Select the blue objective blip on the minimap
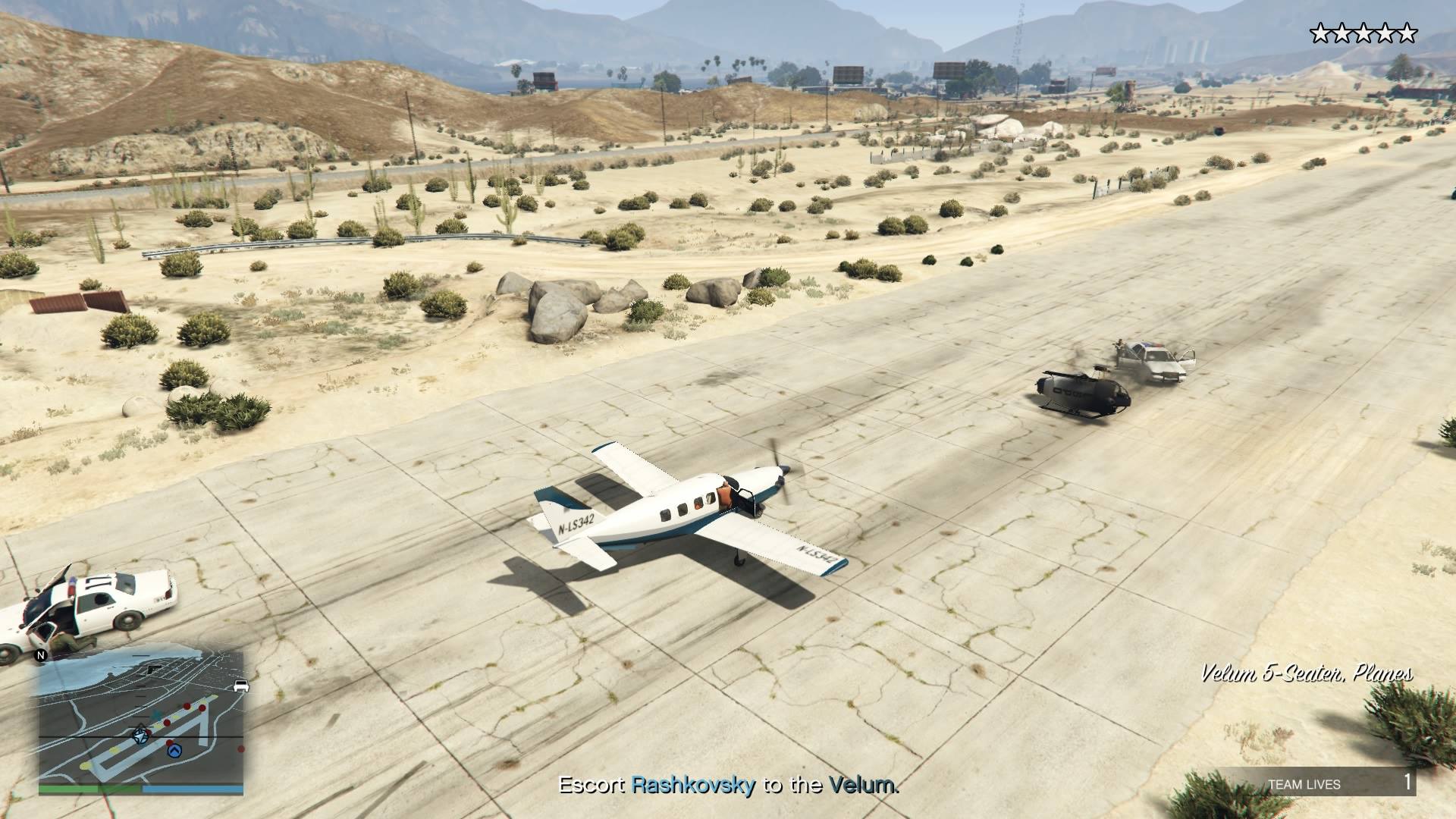This screenshot has width=1456, height=819. 174,752
